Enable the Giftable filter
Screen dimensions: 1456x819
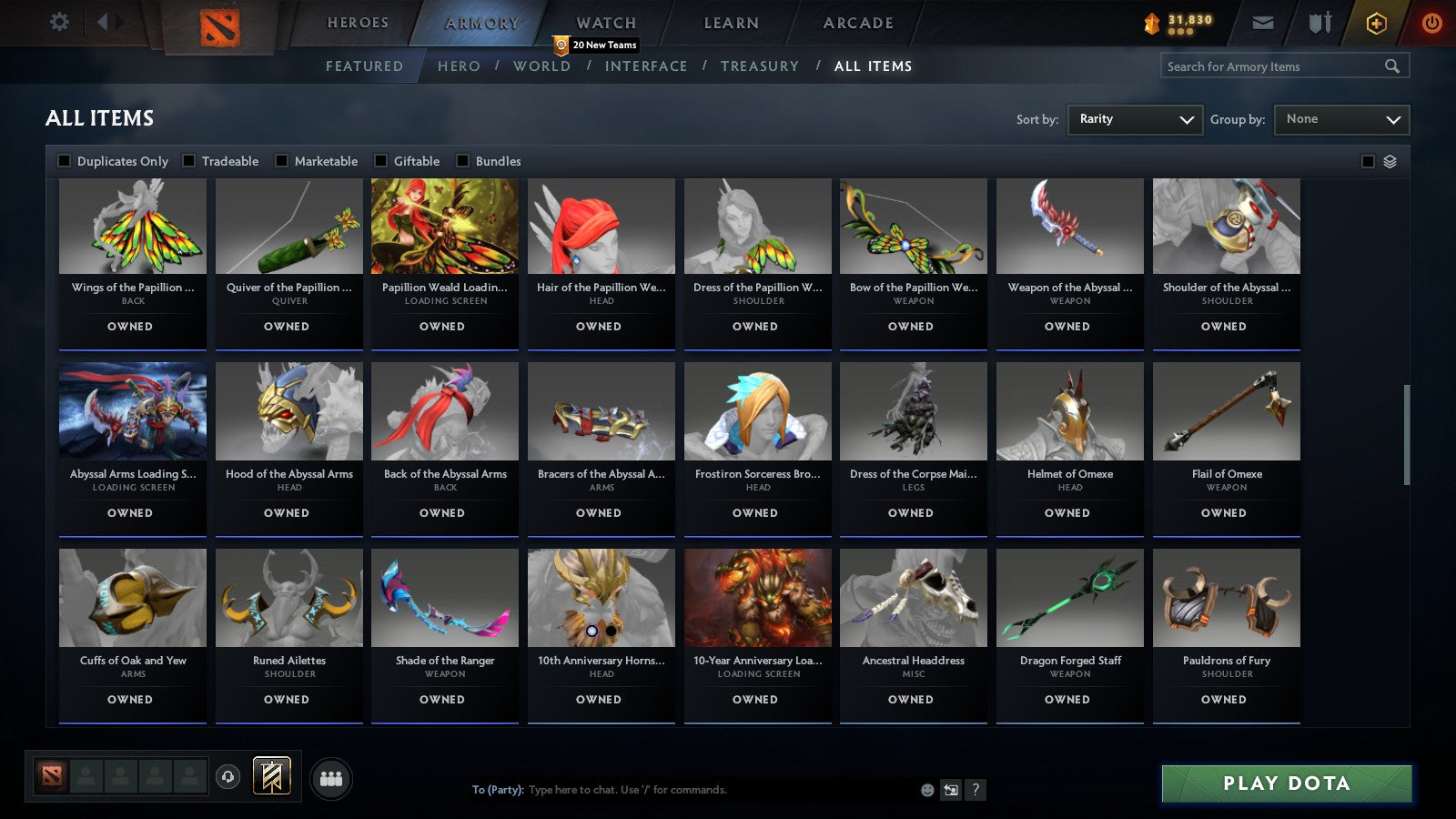(379, 160)
